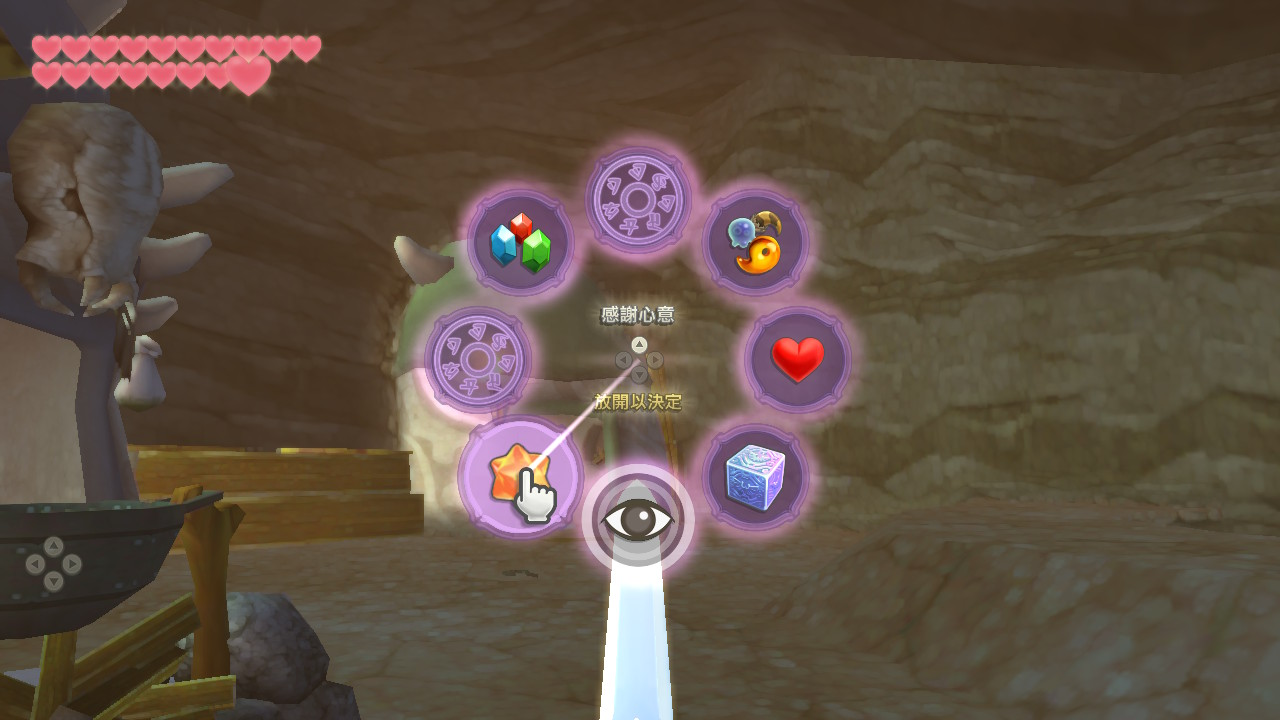Select the green rupee in the gem cluster

pos(535,248)
